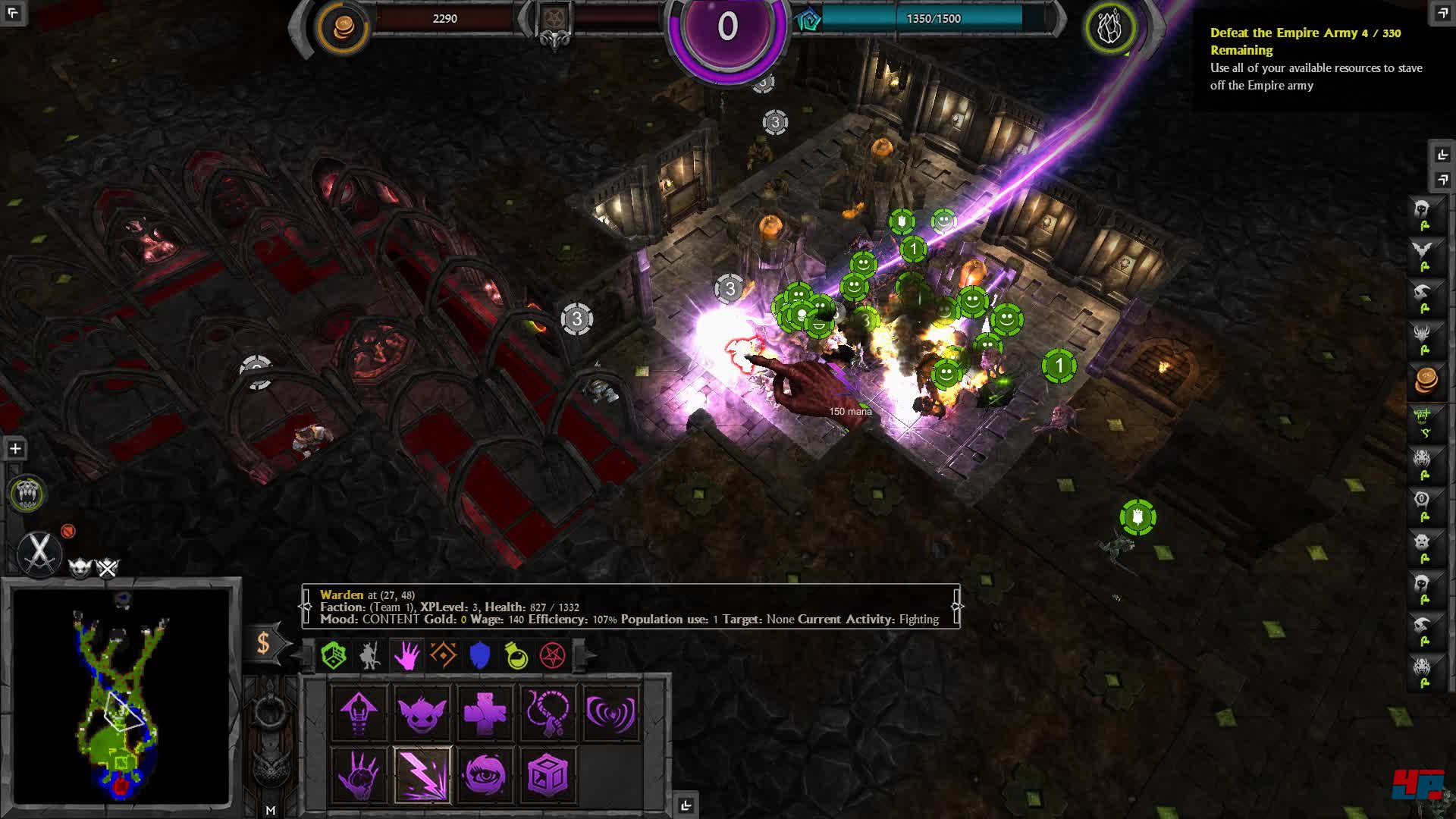Click the dungeon minimap

click(x=121, y=696)
